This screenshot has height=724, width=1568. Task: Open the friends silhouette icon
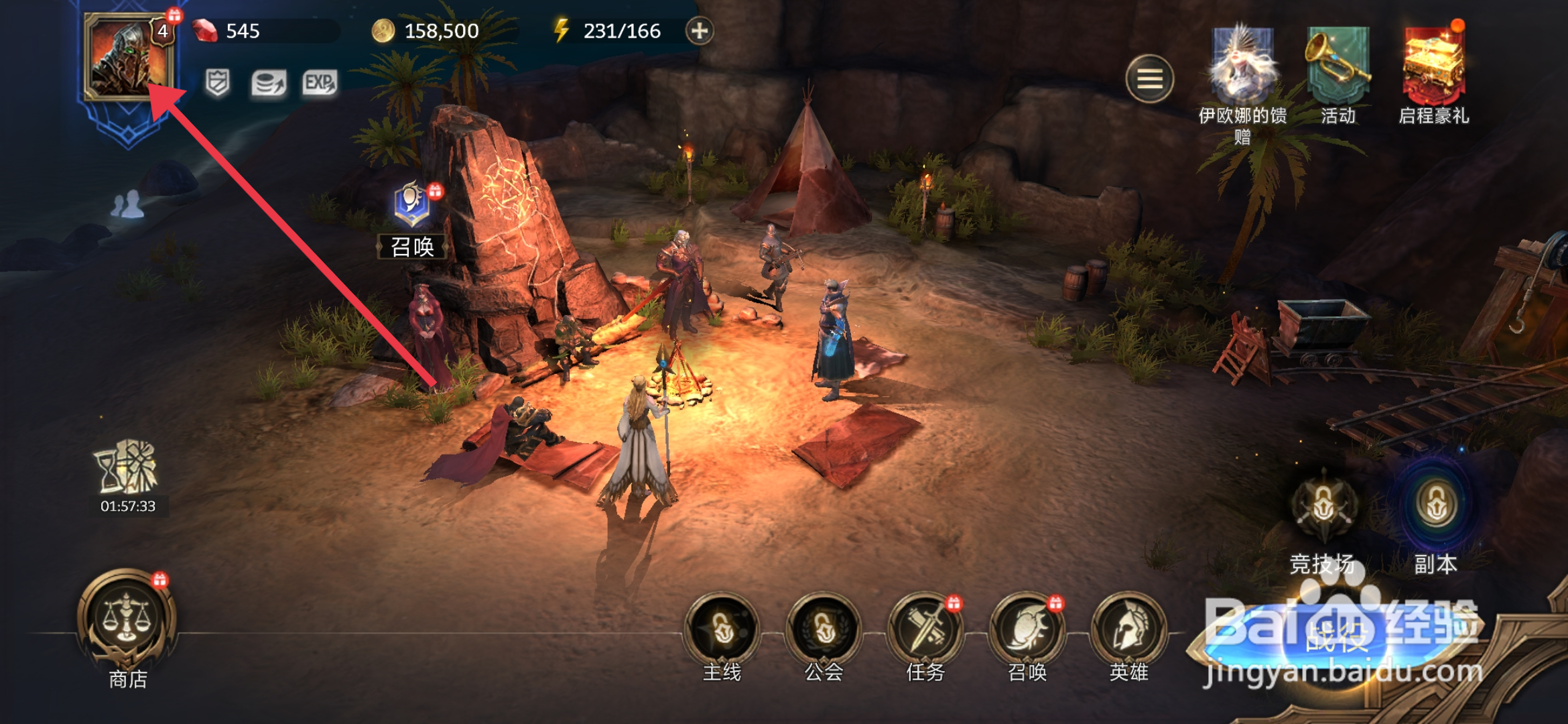(x=127, y=204)
